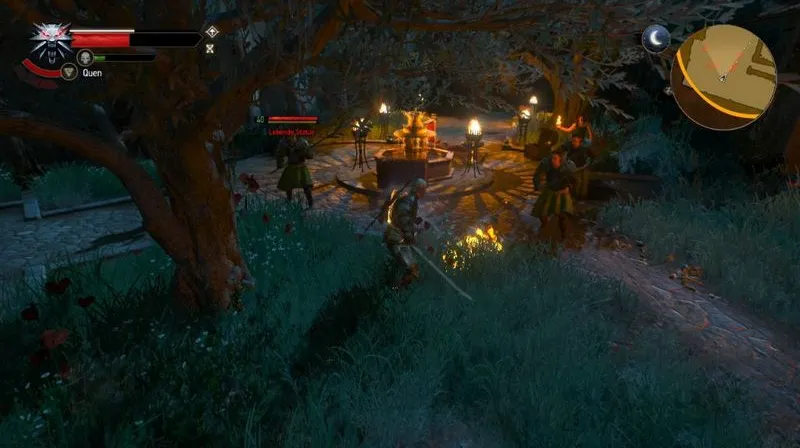The width and height of the screenshot is (800, 448).
Task: Click the crescent moon time indicator
Action: click(655, 39)
